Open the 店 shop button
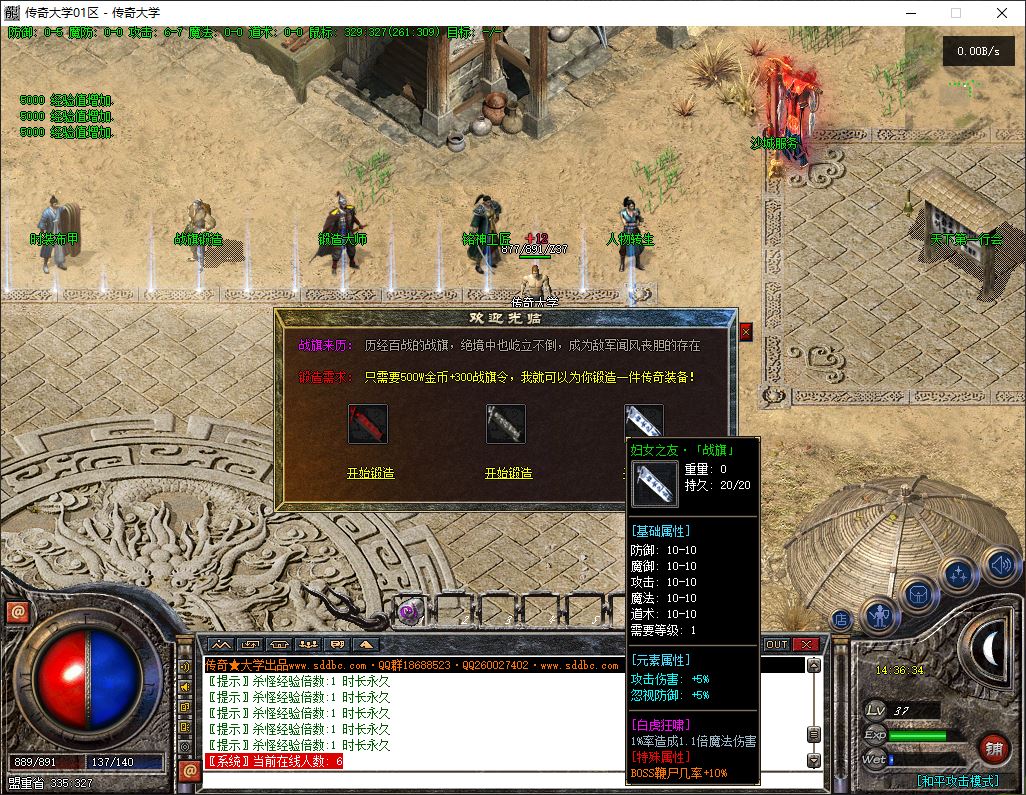 pyautogui.click(x=841, y=619)
